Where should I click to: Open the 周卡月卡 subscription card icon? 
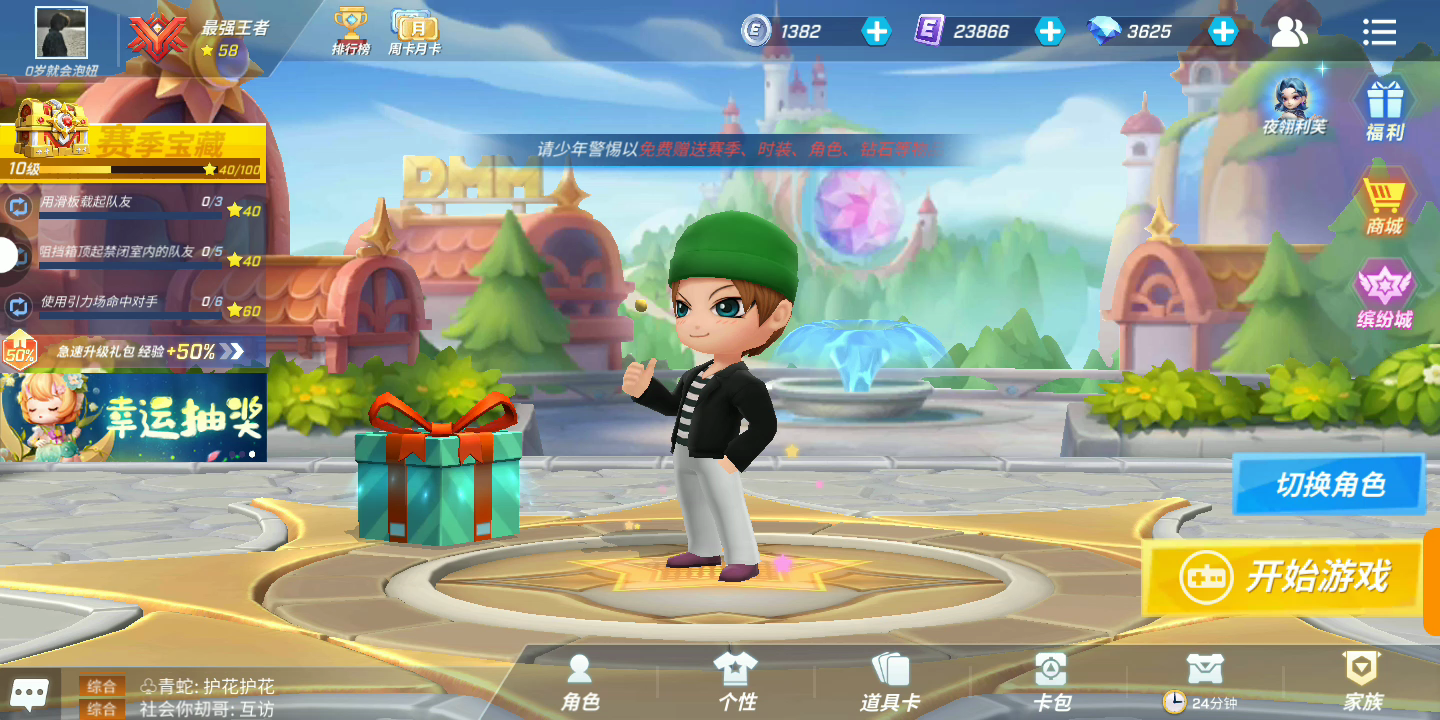point(414,31)
